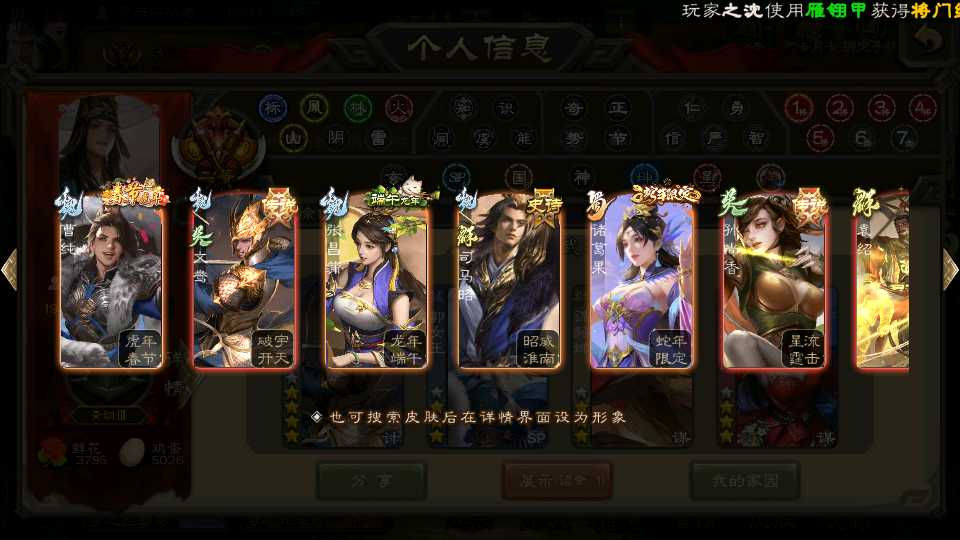Viewport: 960px width, 540px height.
Task: Show previous skins with the left arrow
Action: click(9, 269)
